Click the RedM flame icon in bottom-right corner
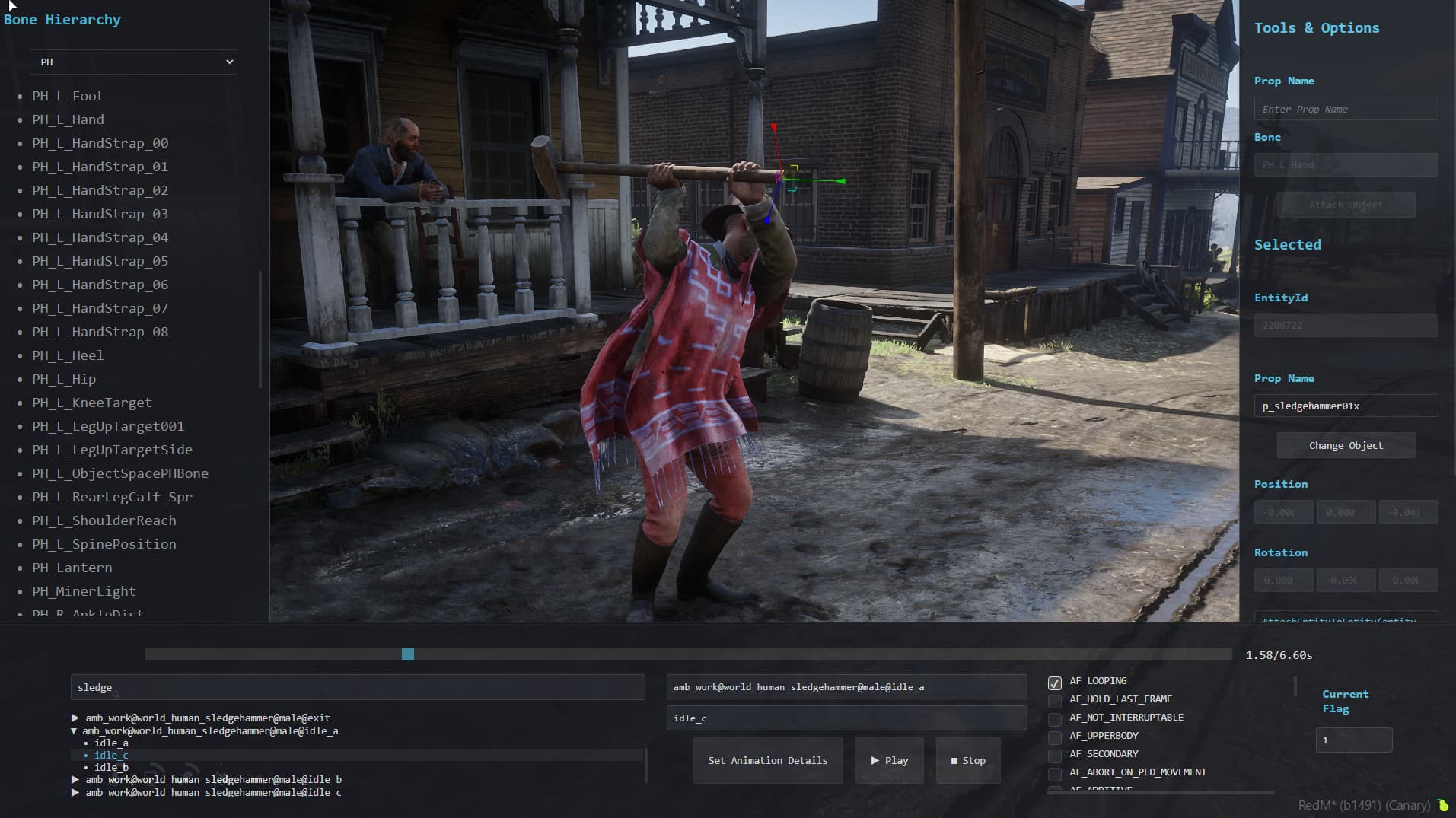Screen dimensions: 1456x818 pyautogui.click(x=1442, y=804)
